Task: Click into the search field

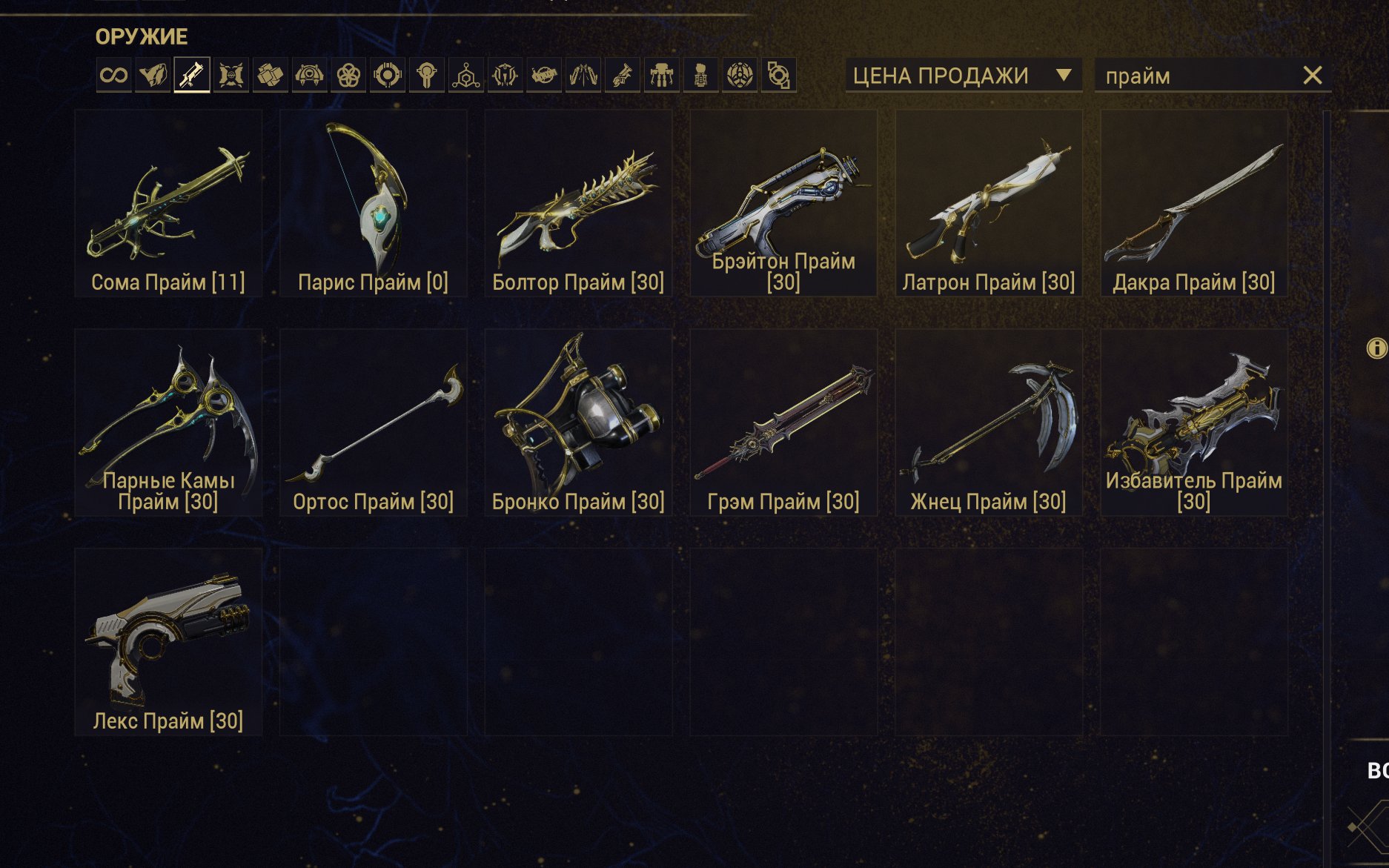Action: click(1197, 76)
